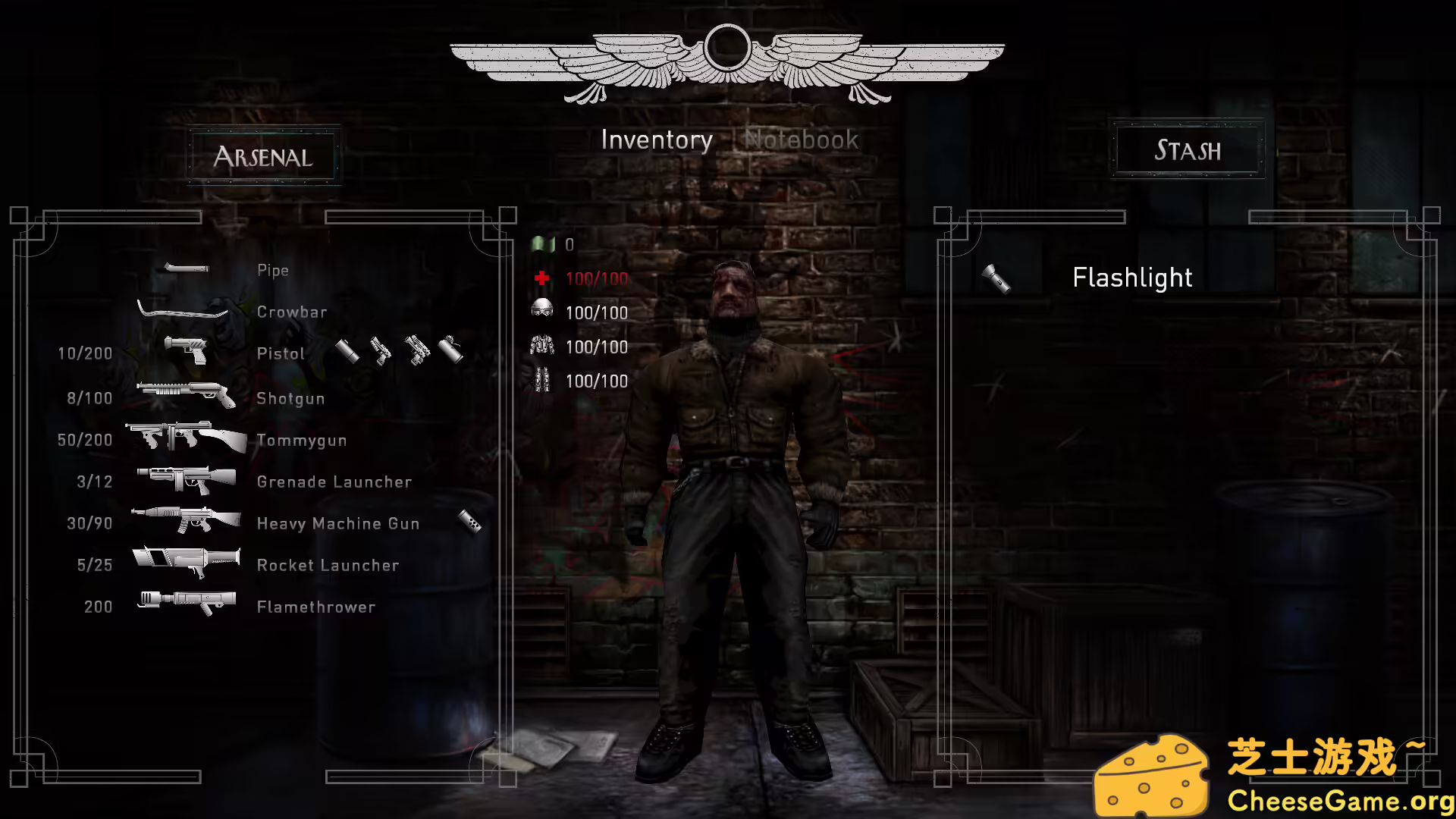This screenshot has height=819, width=1456.
Task: Equip the Flamethrower
Action: point(315,607)
